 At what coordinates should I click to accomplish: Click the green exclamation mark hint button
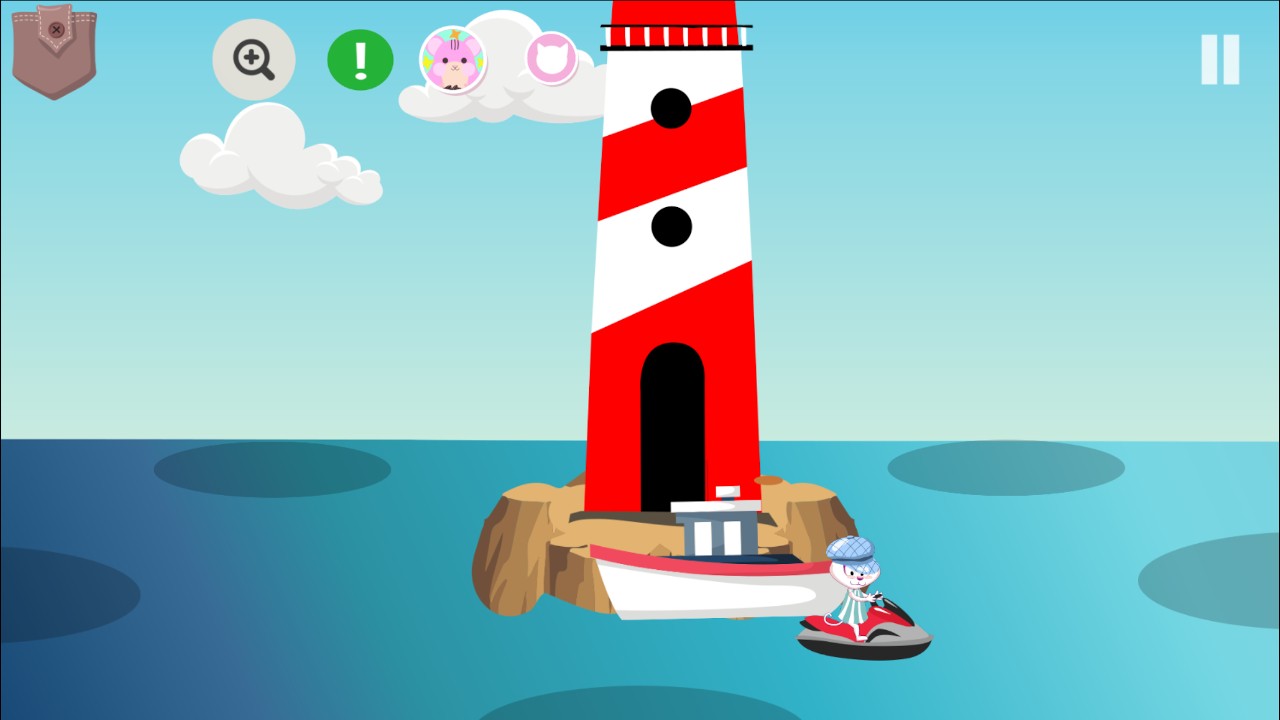[x=360, y=60]
